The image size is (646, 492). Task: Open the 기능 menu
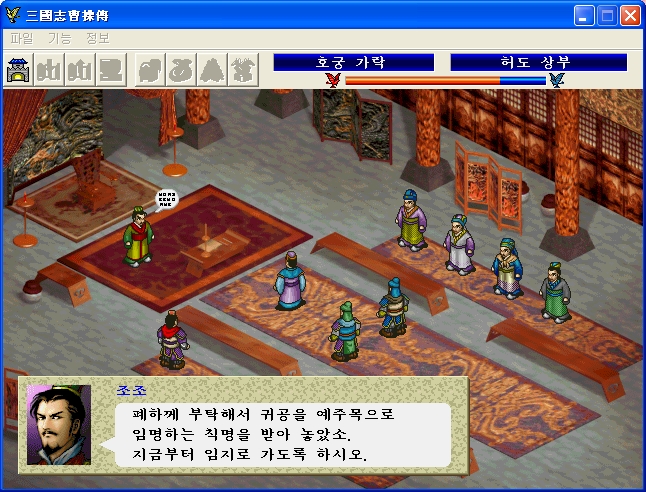59,38
